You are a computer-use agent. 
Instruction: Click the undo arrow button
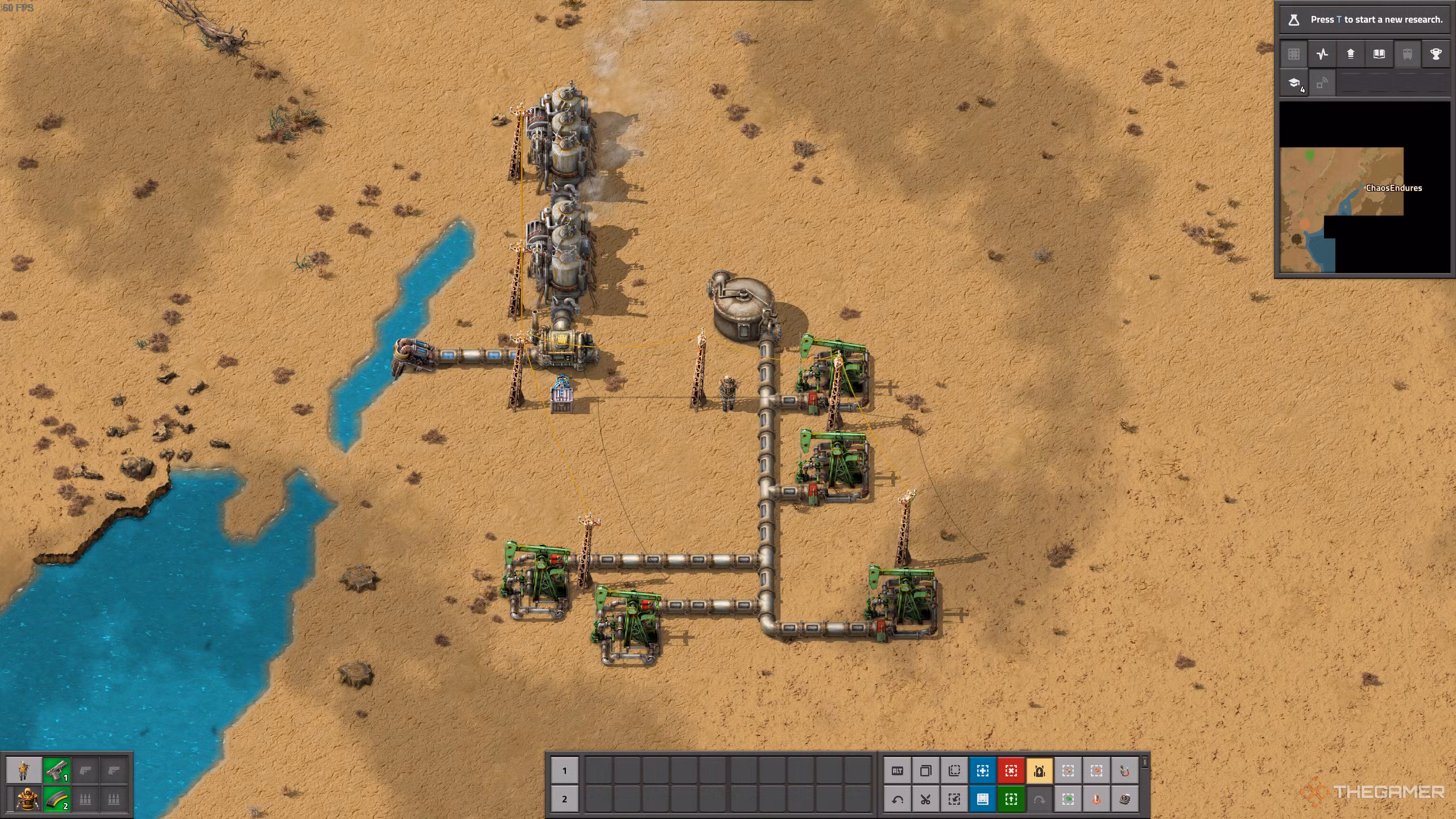[x=897, y=800]
